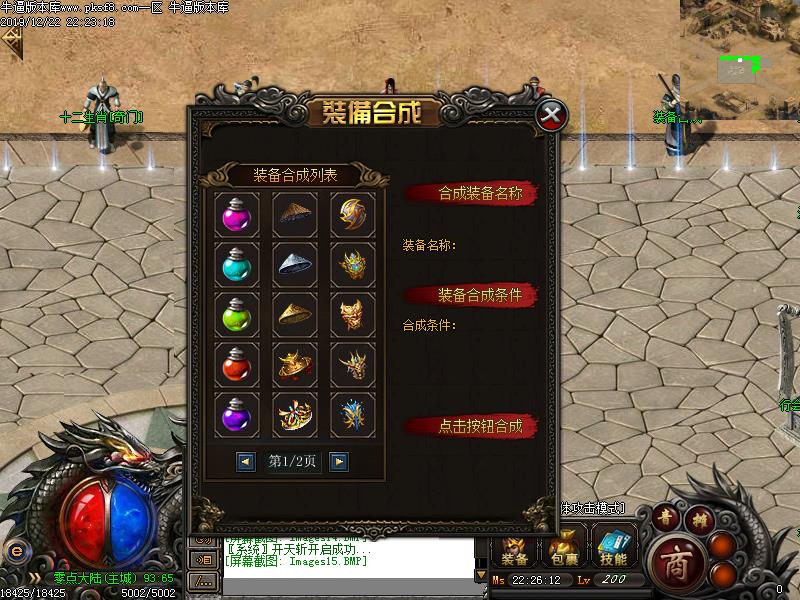This screenshot has width=800, height=600.
Task: Click the round gold 'e' button
Action: pos(14,551)
